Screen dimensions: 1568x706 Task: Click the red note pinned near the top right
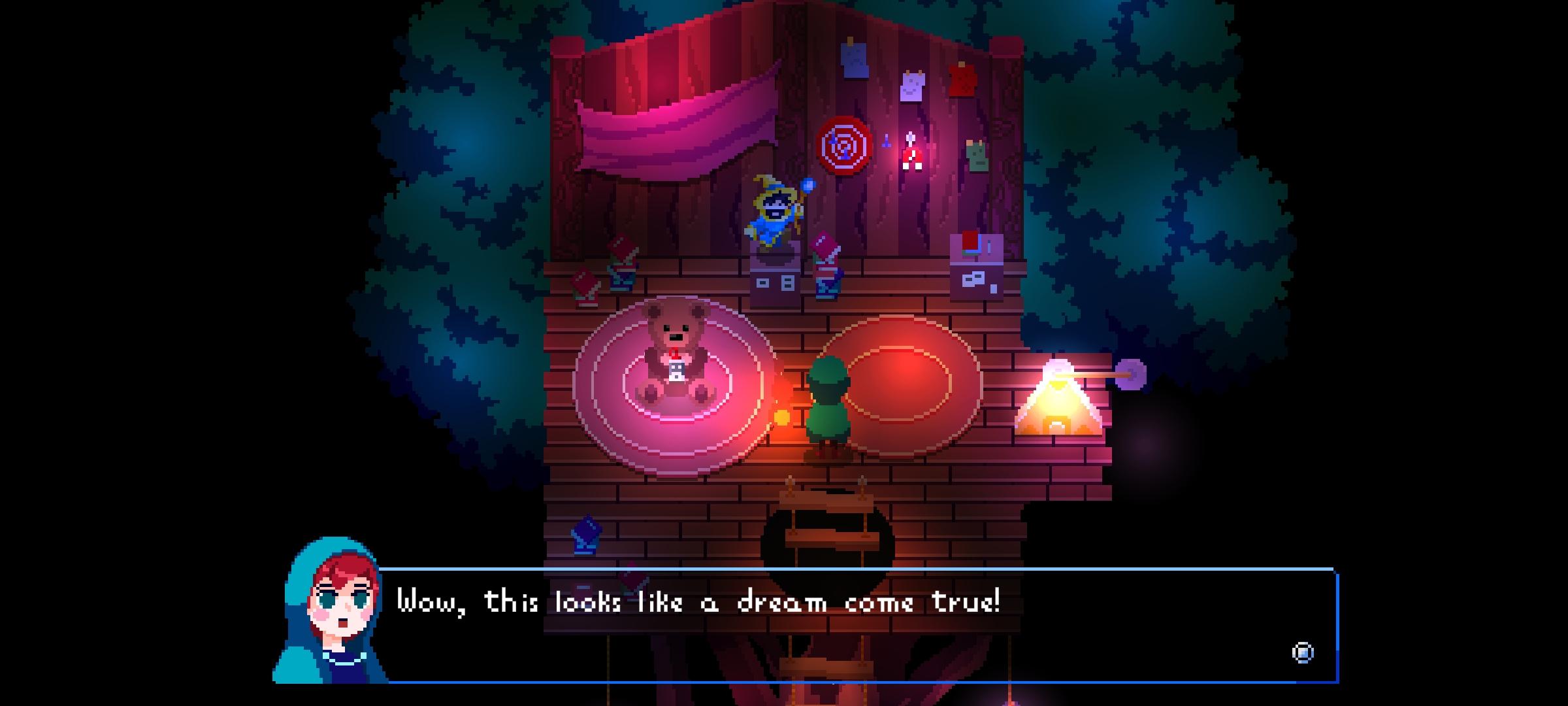[962, 80]
